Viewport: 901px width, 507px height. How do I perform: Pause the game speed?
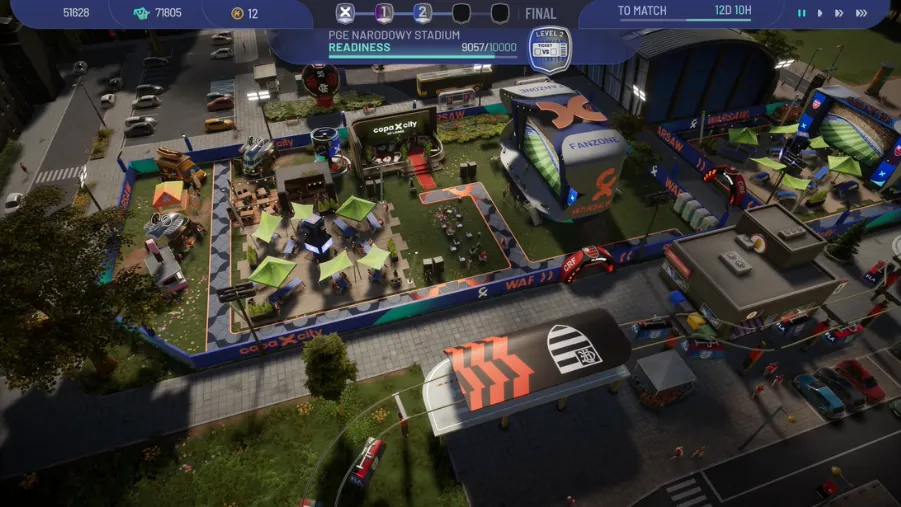(801, 13)
